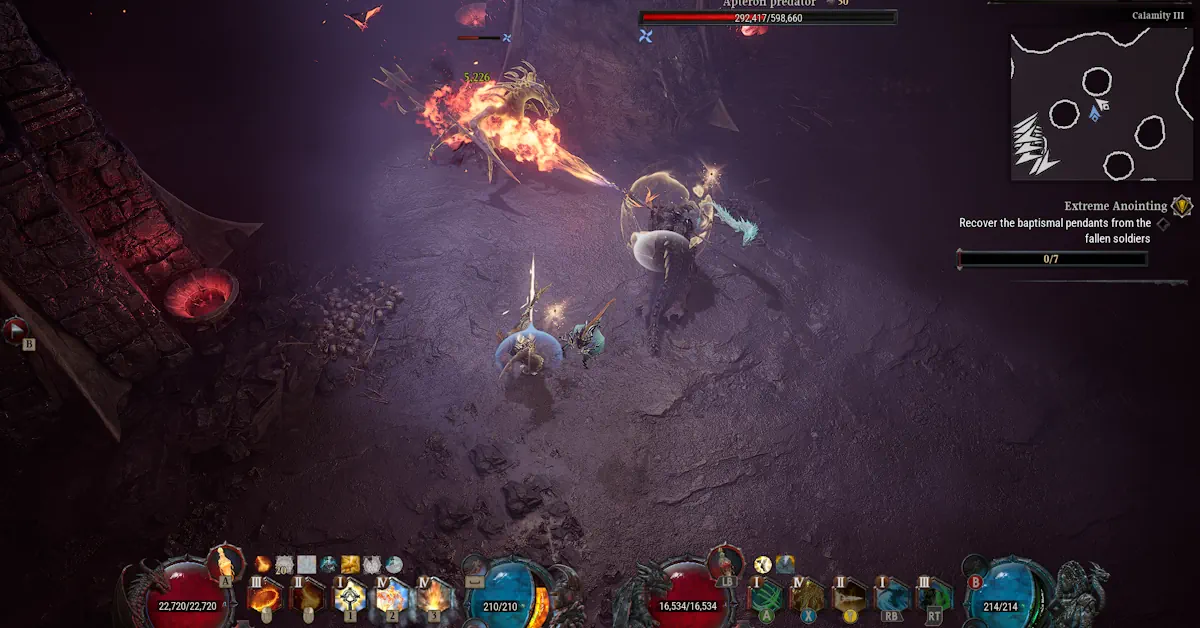Inspect the golden buff status icon
Image resolution: width=1200 pixels, height=628 pixels.
[x=350, y=565]
